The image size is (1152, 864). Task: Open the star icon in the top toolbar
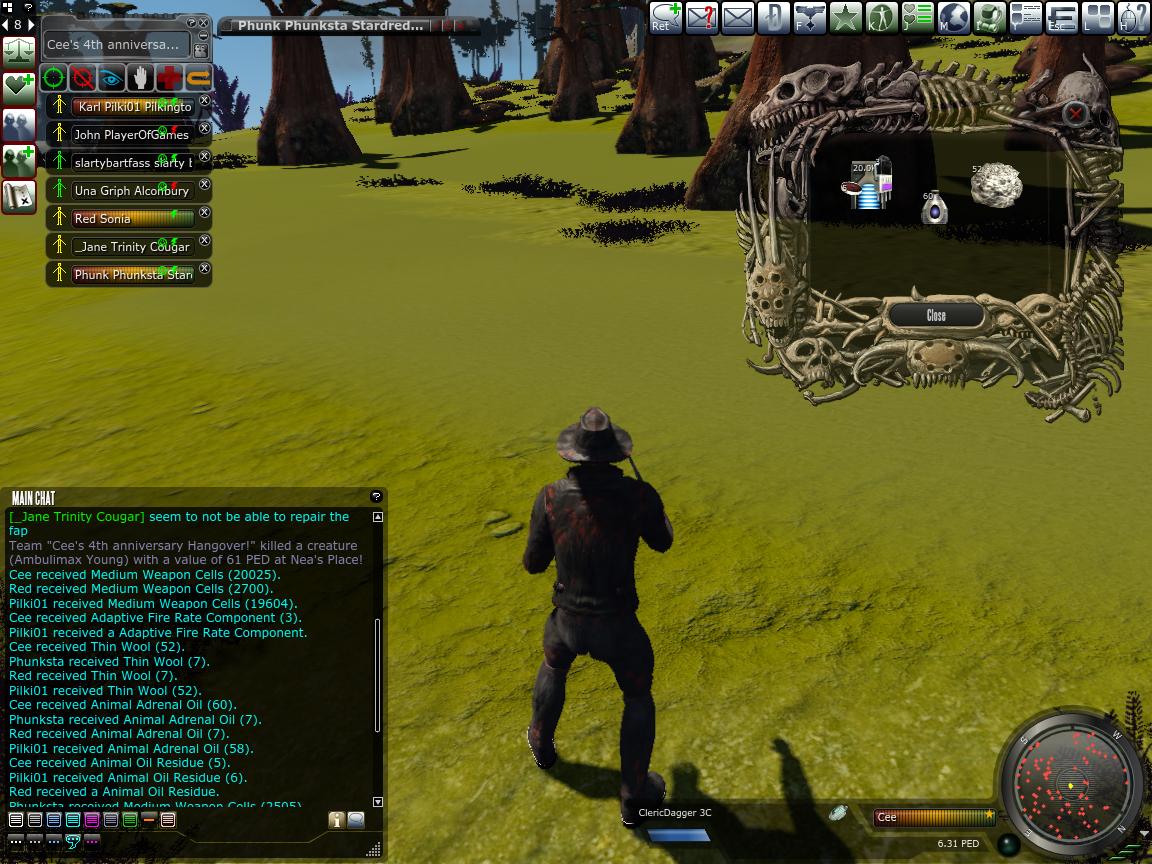(845, 17)
